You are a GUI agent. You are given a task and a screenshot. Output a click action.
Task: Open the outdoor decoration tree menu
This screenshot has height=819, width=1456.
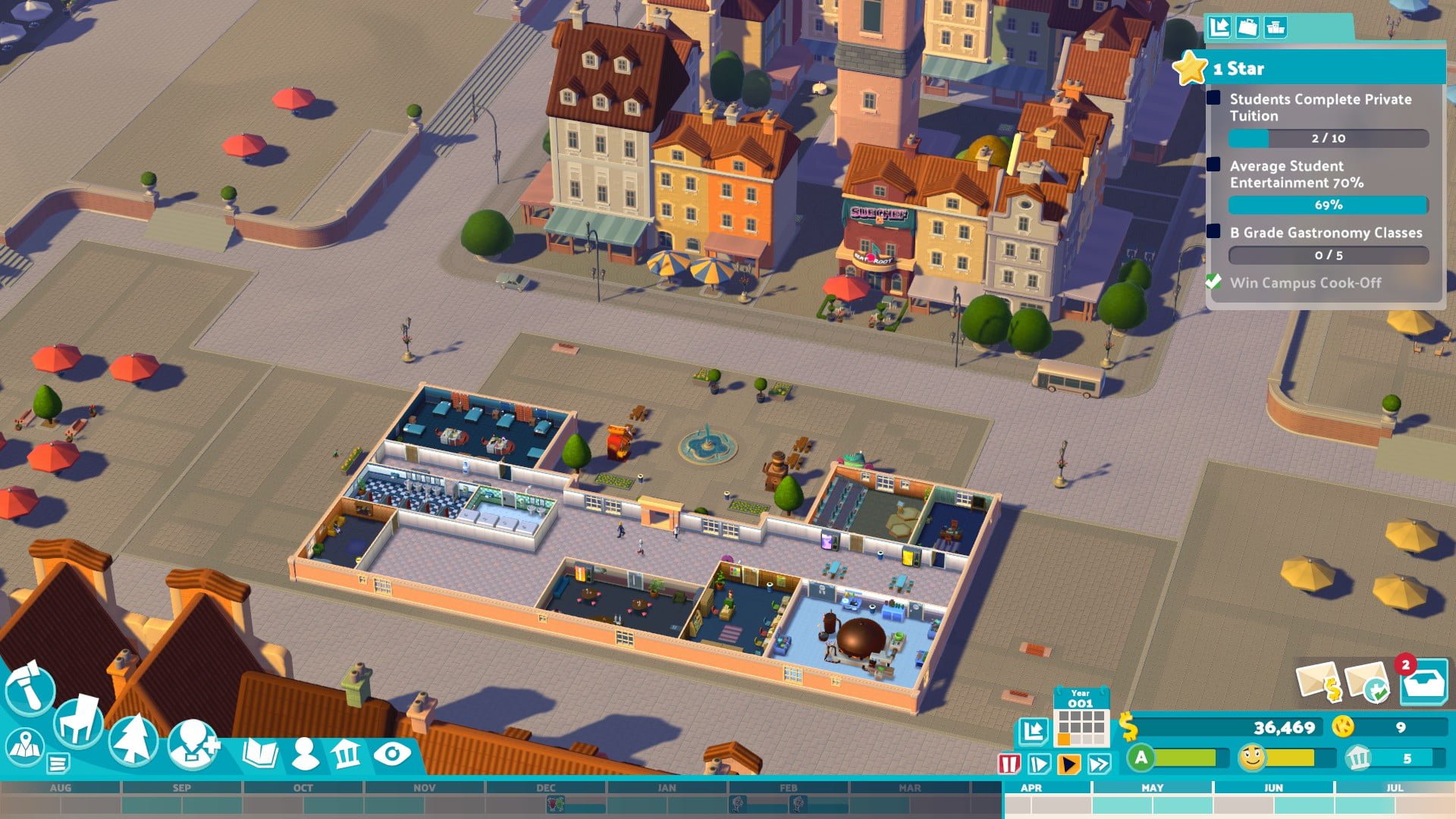[x=133, y=739]
